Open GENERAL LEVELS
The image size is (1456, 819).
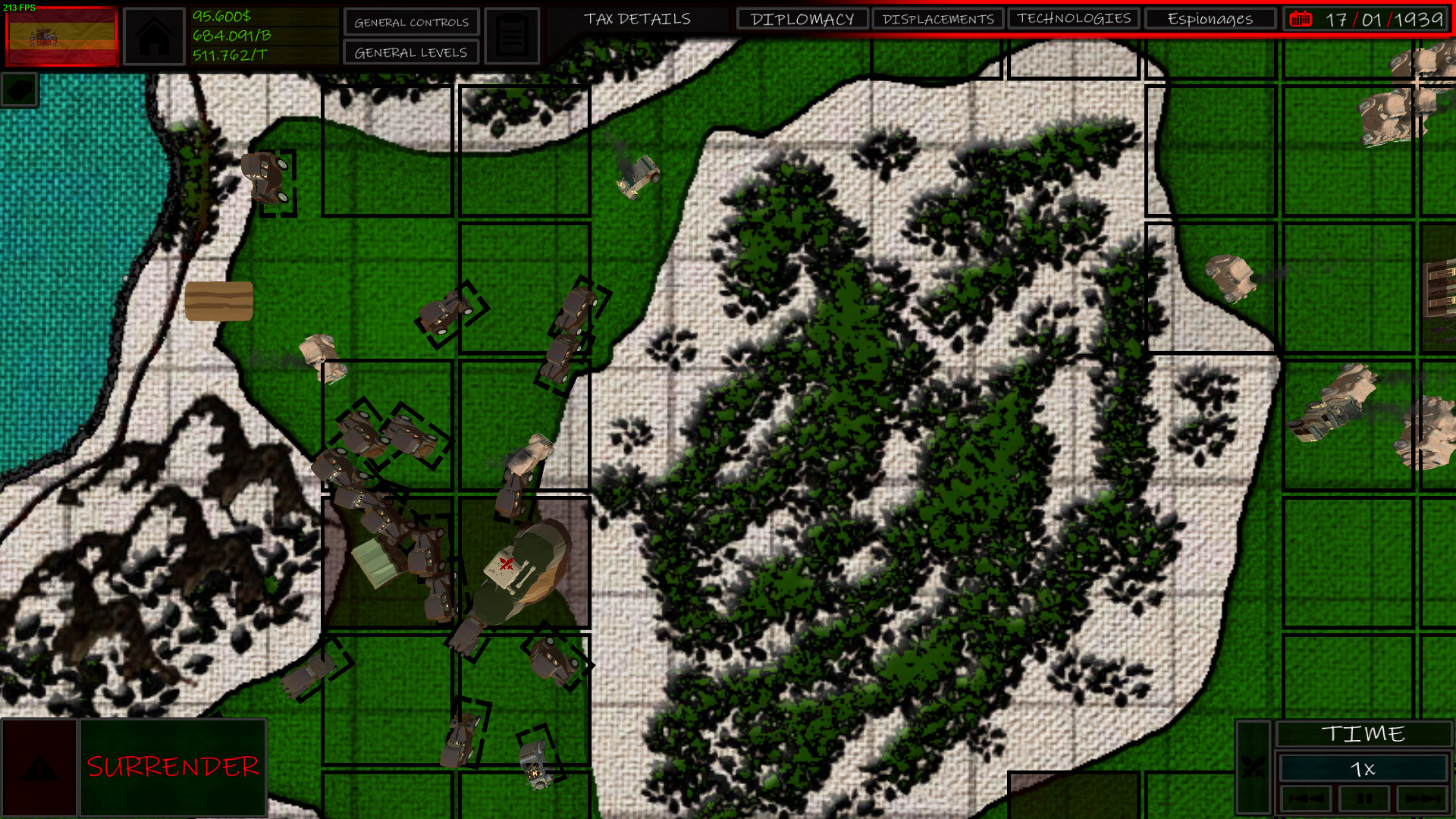410,52
